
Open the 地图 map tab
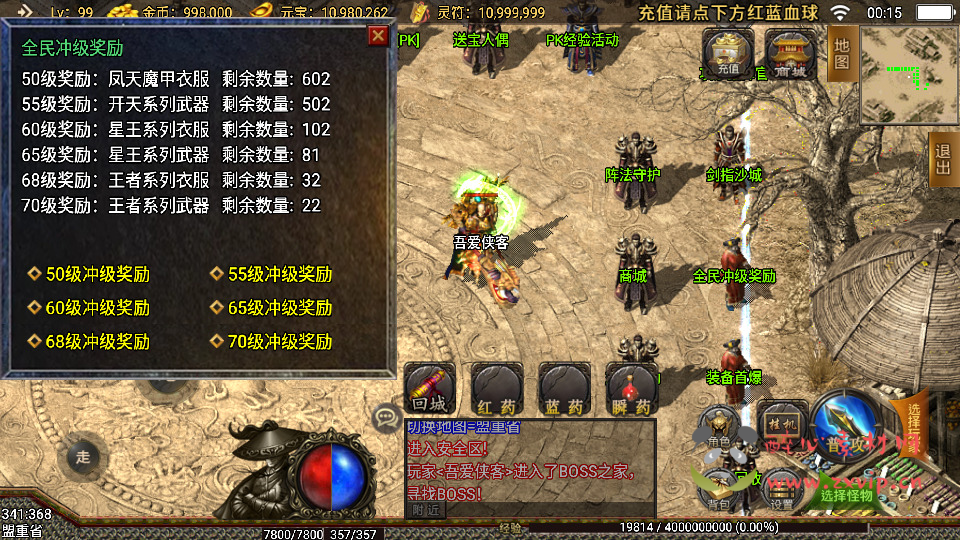pos(842,54)
